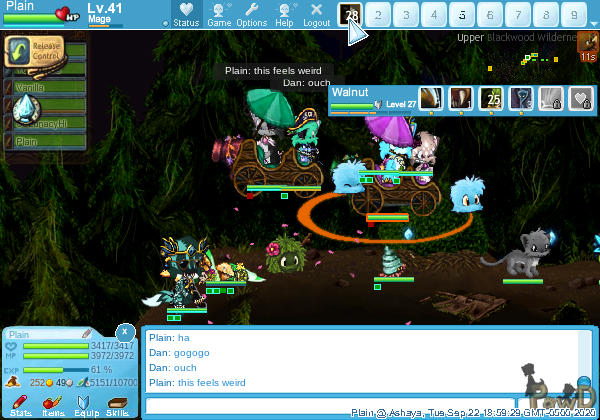Click the Release Control button
This screenshot has width=600, height=420.
(x=30, y=51)
